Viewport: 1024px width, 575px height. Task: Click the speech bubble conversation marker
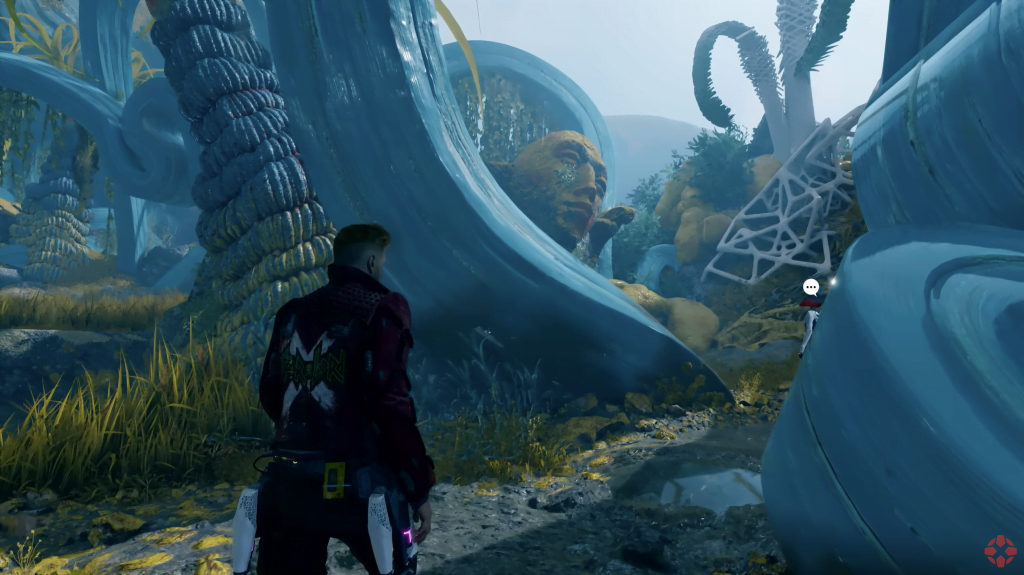[811, 288]
